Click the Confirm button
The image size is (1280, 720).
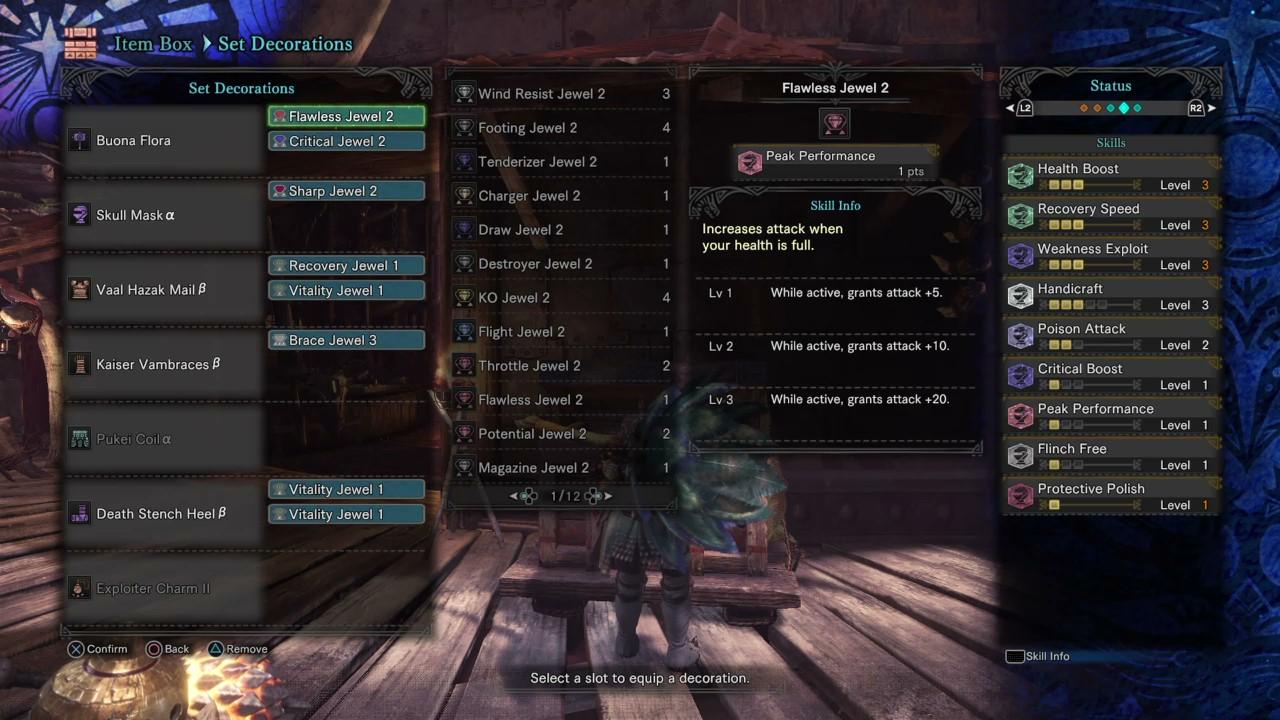(x=97, y=648)
